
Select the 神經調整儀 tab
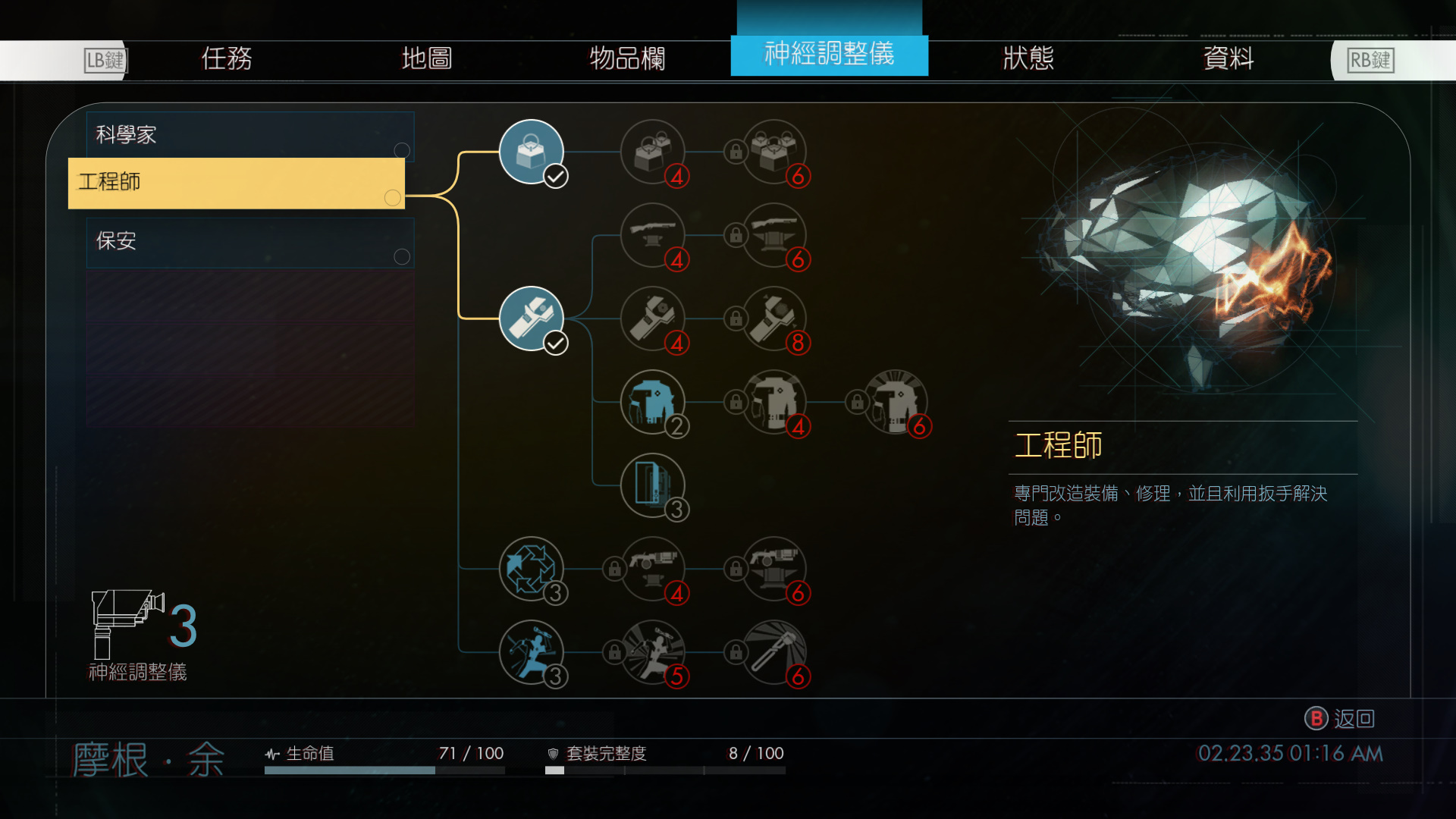[829, 55]
